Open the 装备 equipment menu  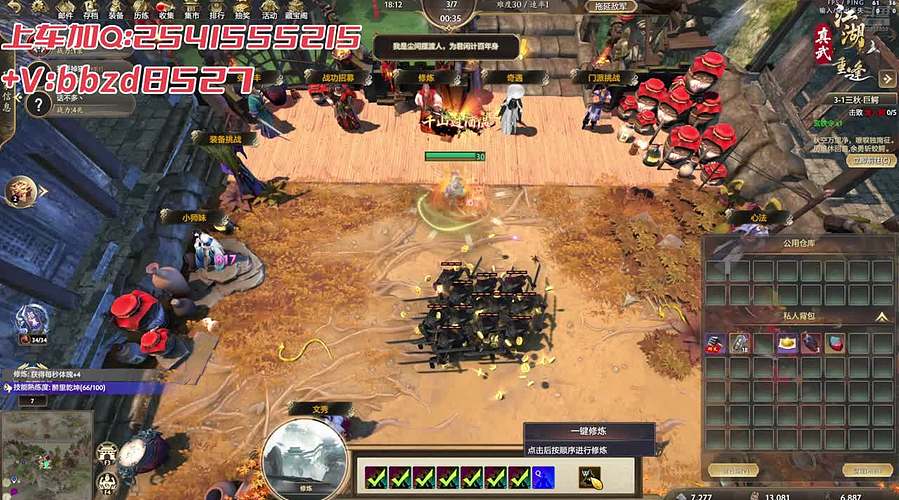116,9
